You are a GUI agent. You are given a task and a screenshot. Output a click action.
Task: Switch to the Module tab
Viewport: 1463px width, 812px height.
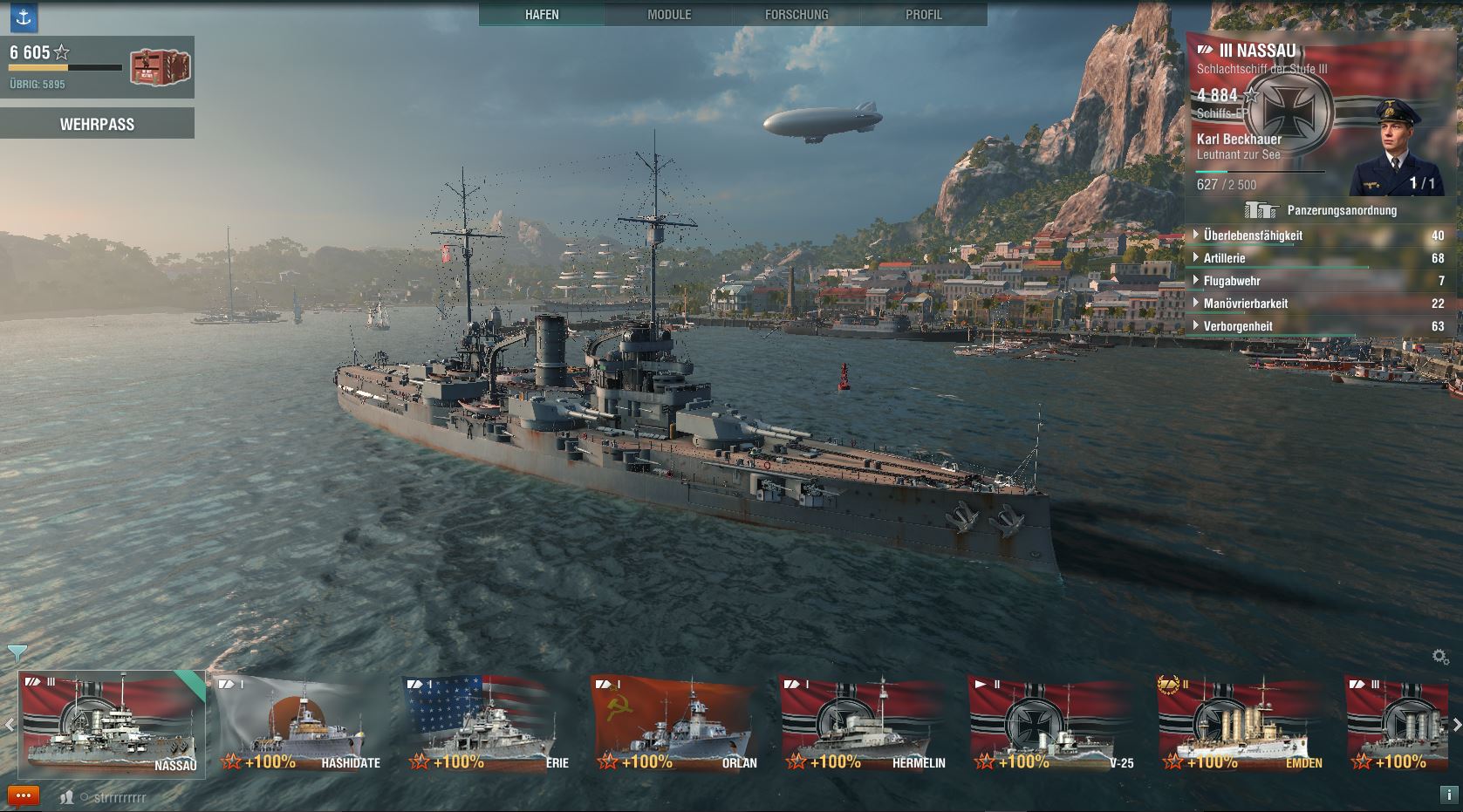(x=669, y=15)
